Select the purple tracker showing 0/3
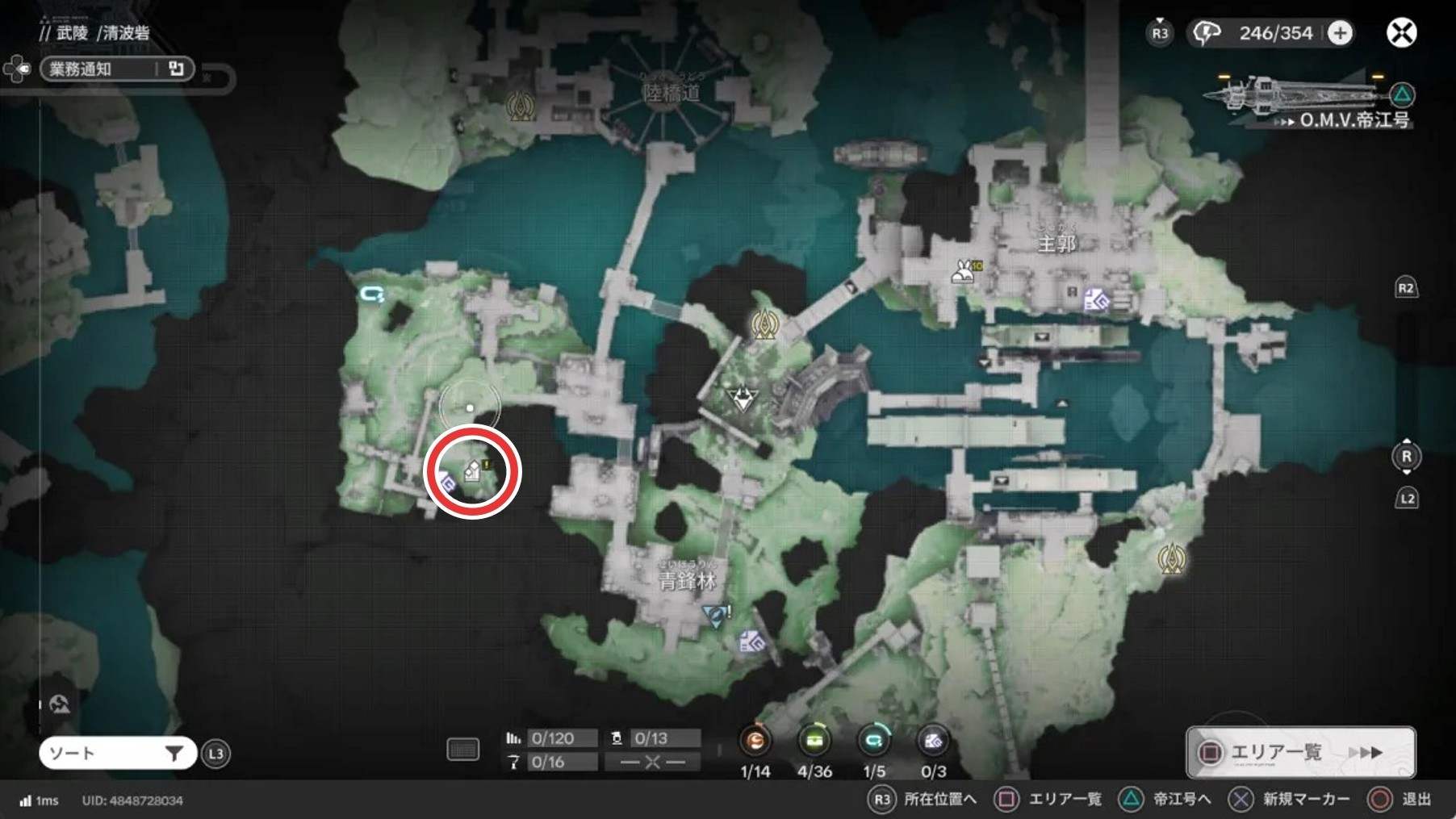The image size is (1456, 819). point(933,741)
